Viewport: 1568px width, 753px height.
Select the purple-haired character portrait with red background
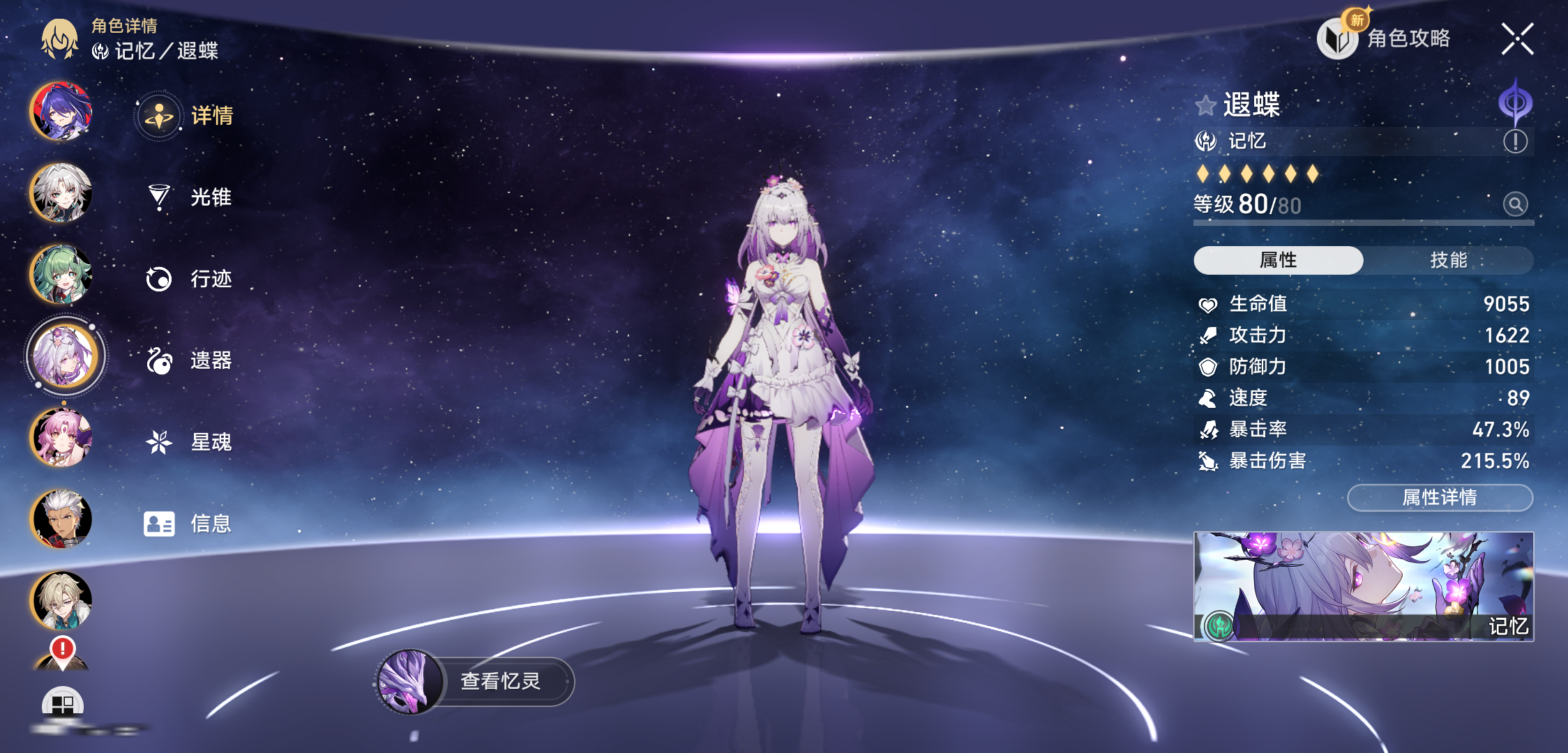(x=61, y=112)
